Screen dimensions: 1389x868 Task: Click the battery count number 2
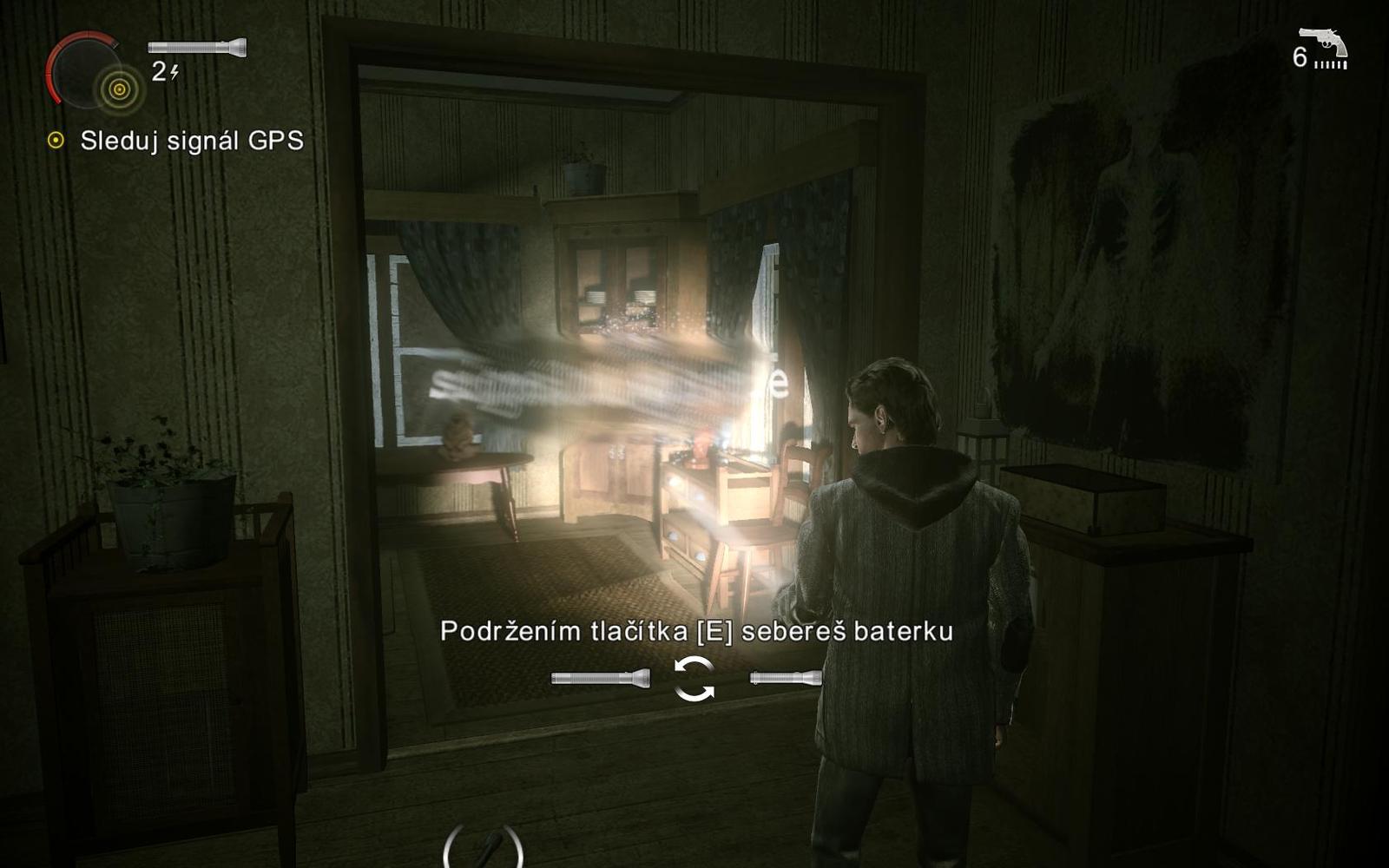click(x=159, y=73)
